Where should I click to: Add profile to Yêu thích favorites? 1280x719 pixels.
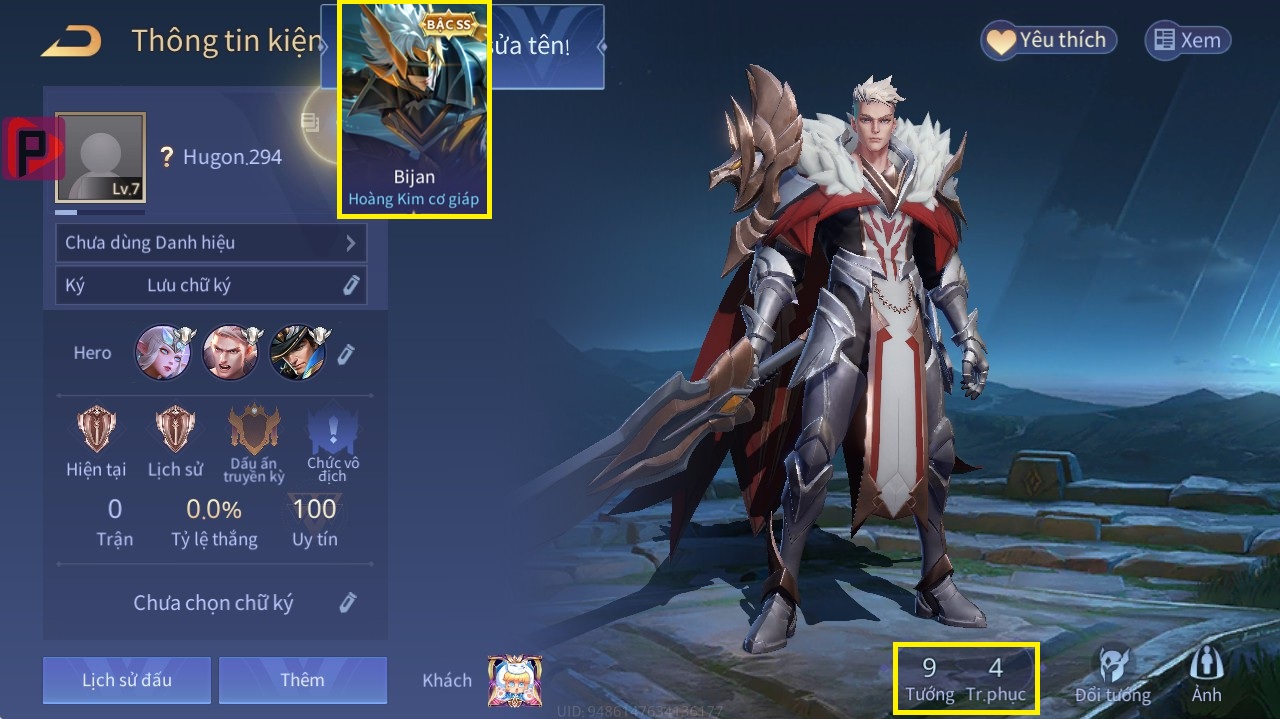tap(1048, 41)
